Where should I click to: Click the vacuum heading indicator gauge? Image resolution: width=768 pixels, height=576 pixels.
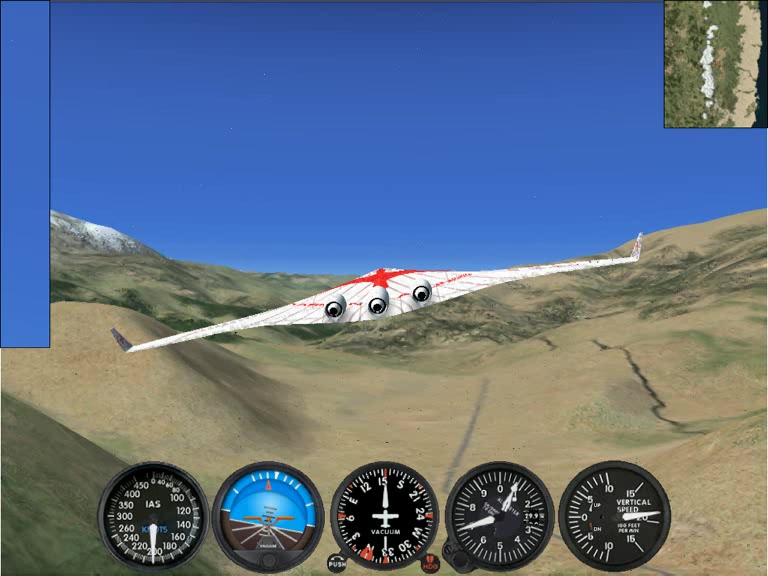(x=384, y=515)
